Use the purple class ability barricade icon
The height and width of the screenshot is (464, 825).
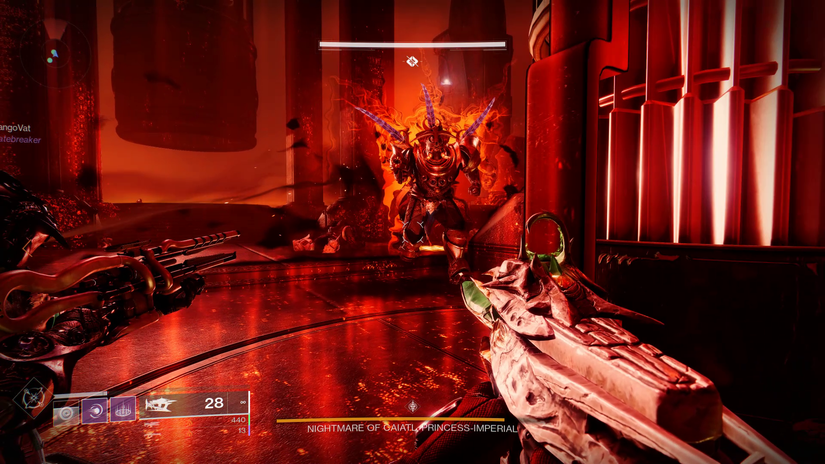(x=122, y=410)
